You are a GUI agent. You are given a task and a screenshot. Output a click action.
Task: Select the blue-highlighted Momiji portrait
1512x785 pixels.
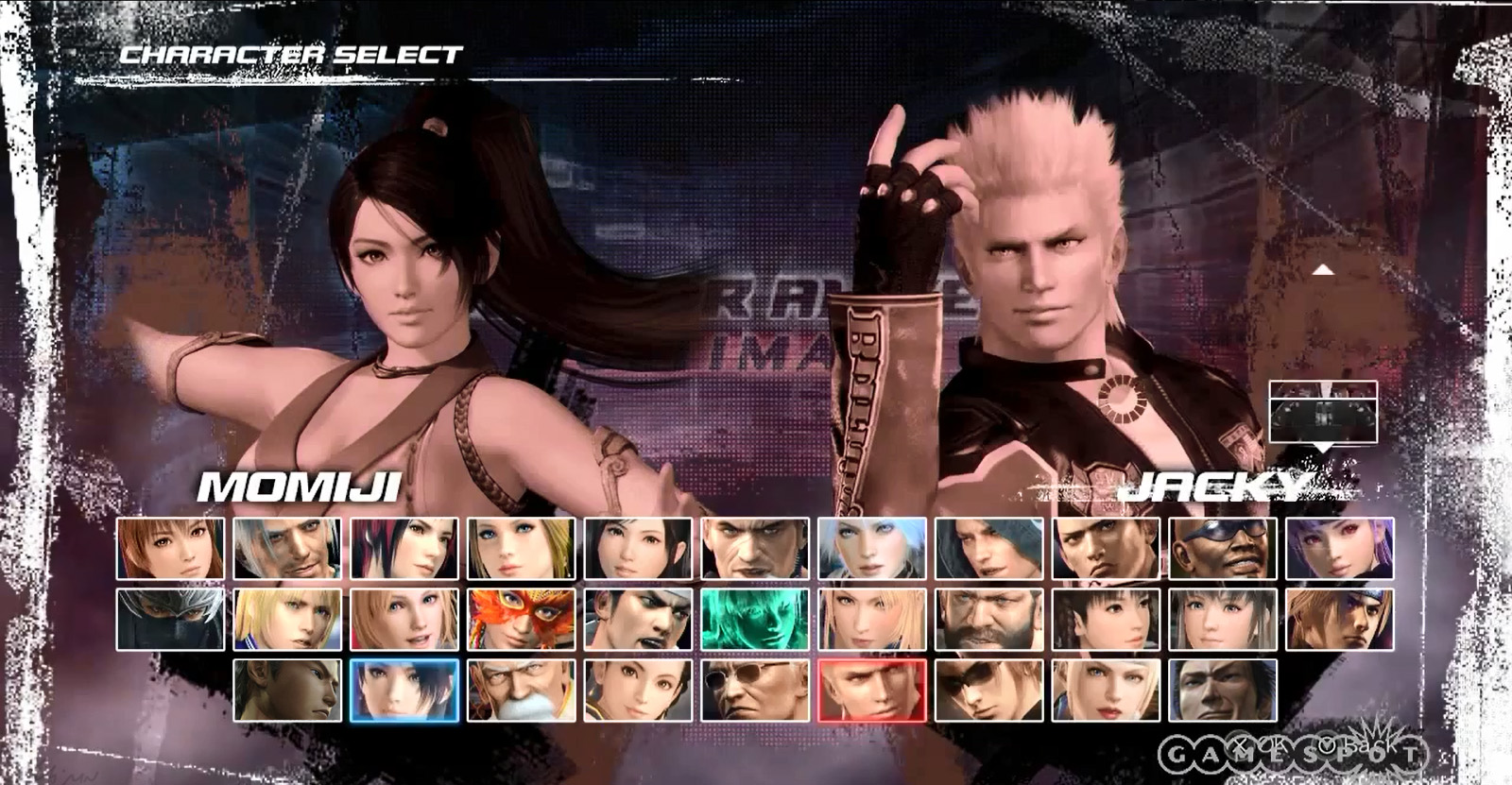point(404,691)
